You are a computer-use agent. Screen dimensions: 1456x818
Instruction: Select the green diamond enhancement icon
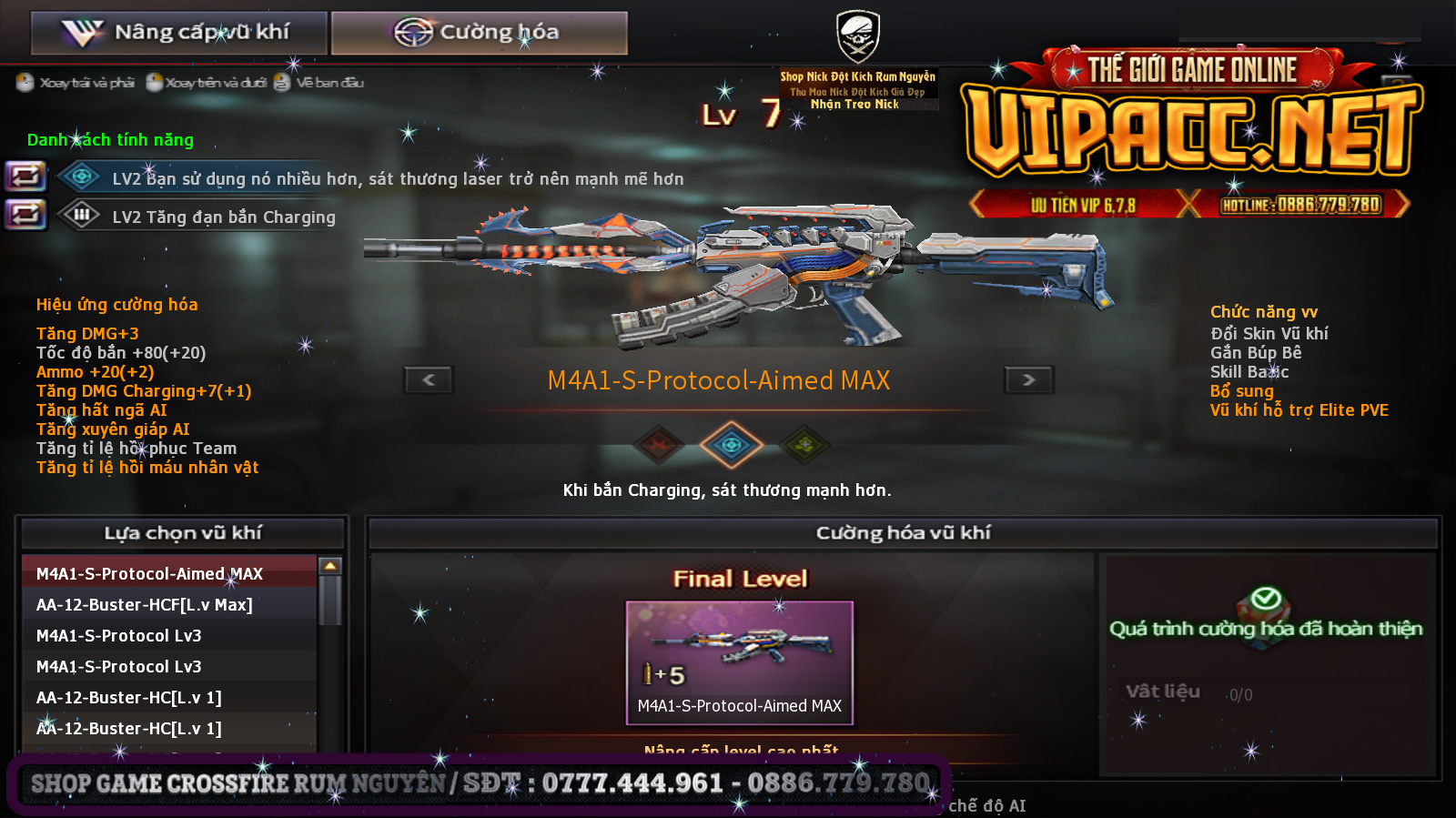[804, 445]
